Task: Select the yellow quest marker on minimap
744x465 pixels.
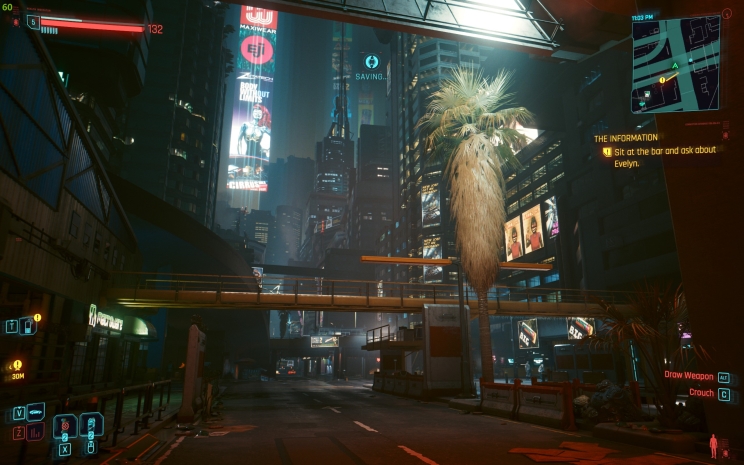Action: coord(662,79)
